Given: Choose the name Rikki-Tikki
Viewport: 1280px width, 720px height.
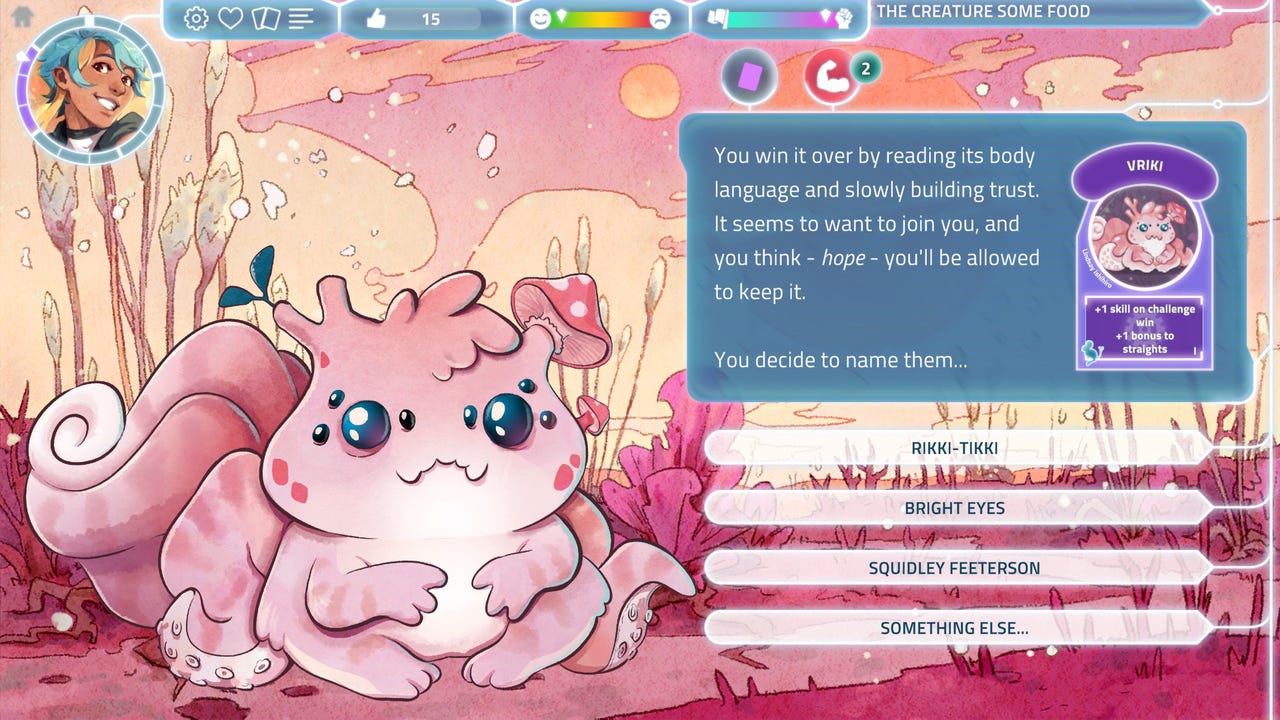Looking at the screenshot, I should click(955, 448).
